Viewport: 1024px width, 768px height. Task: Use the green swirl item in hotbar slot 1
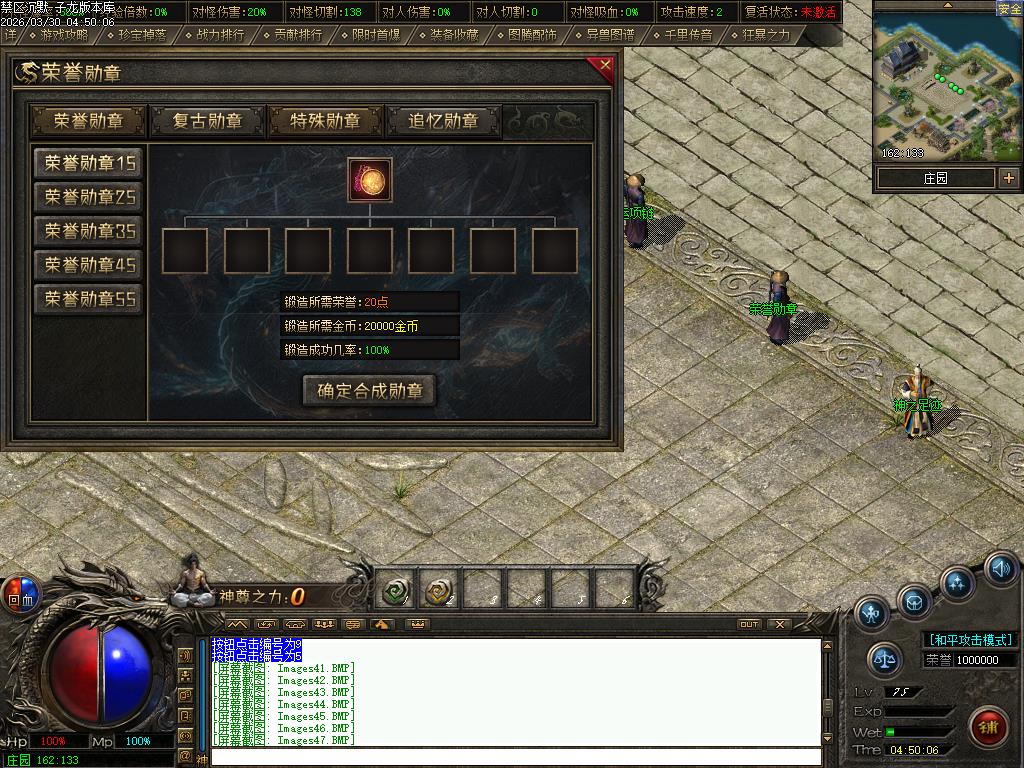(396, 592)
